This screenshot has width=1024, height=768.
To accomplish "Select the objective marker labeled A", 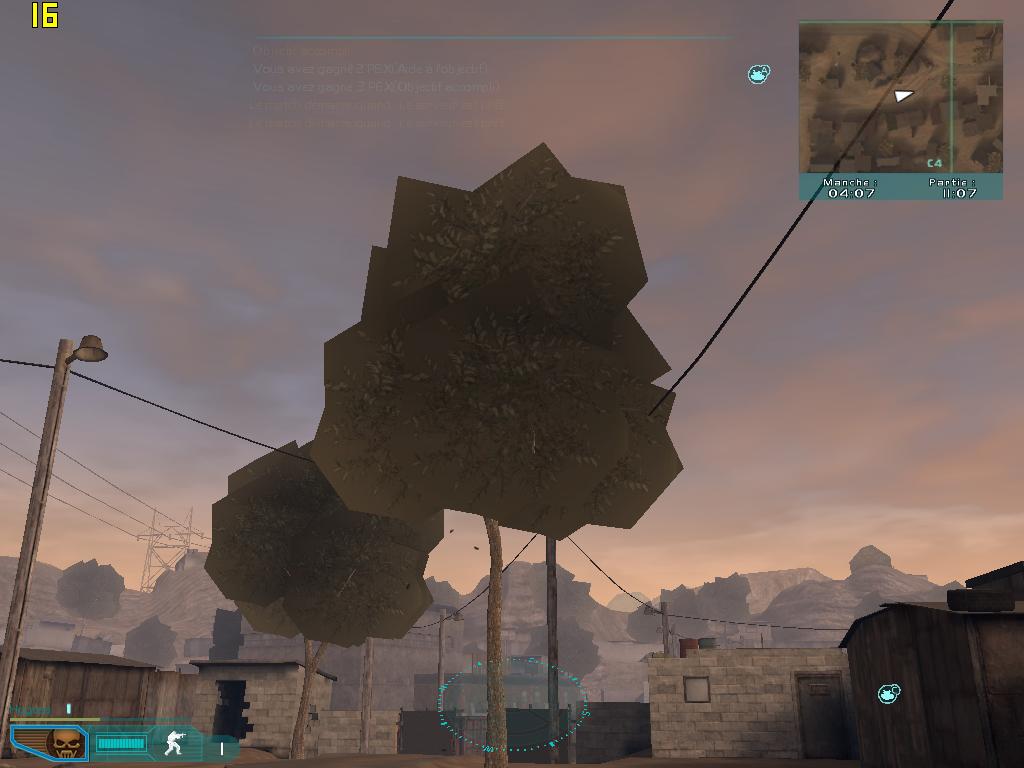I will pos(759,74).
